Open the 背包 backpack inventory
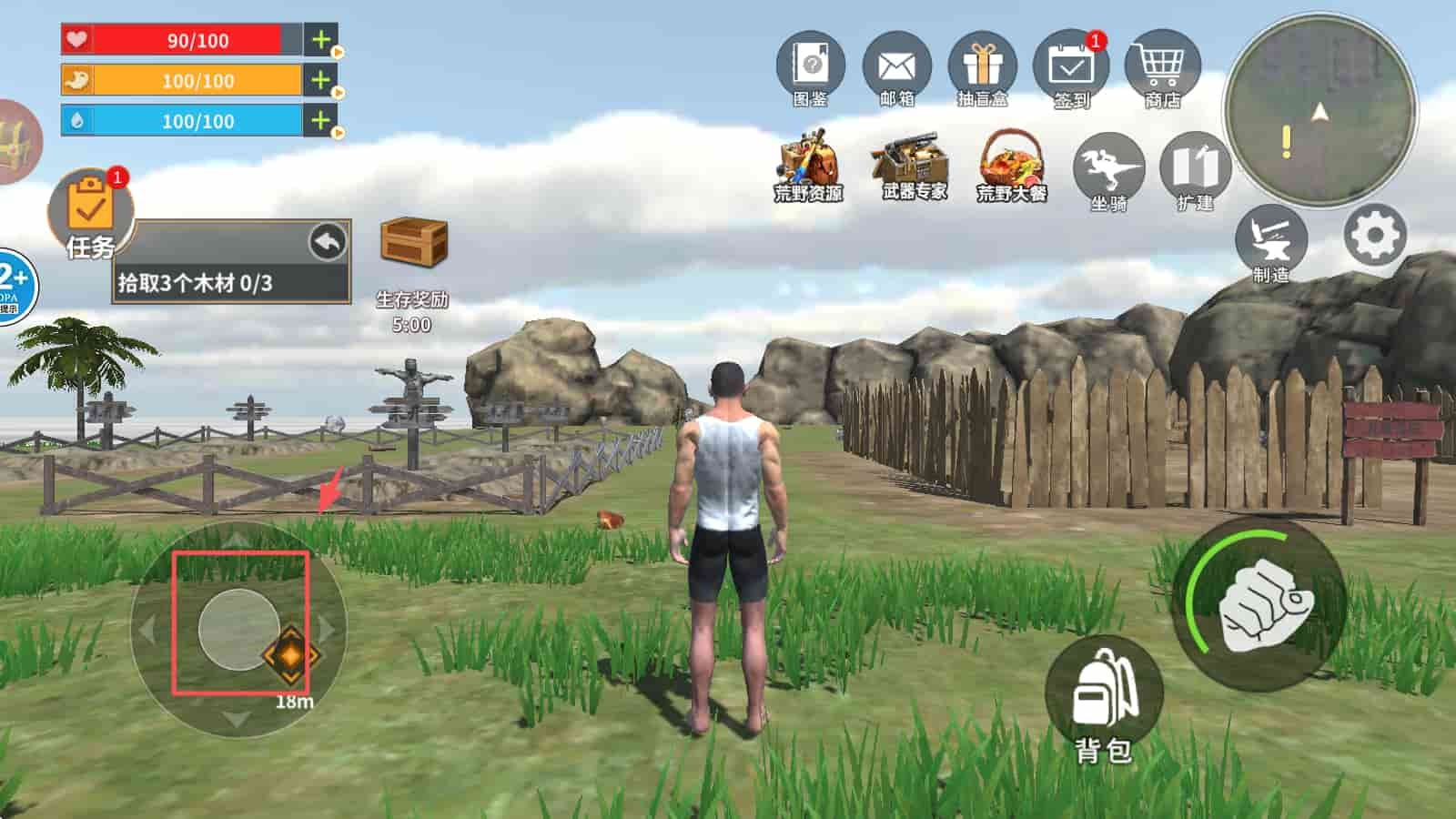 coord(1104,696)
